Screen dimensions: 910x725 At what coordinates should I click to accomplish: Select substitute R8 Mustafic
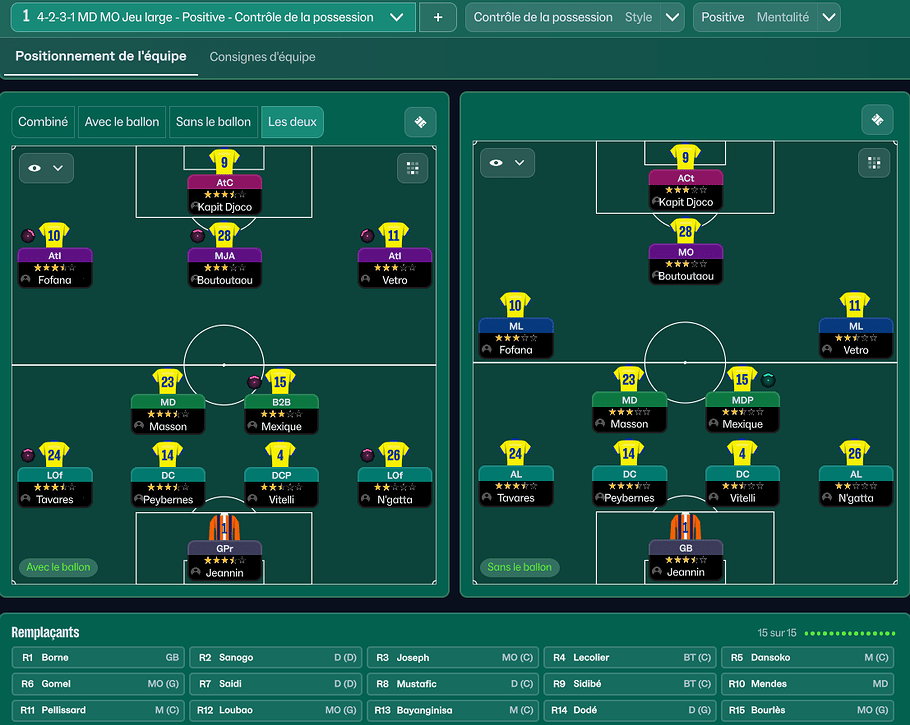click(x=453, y=684)
